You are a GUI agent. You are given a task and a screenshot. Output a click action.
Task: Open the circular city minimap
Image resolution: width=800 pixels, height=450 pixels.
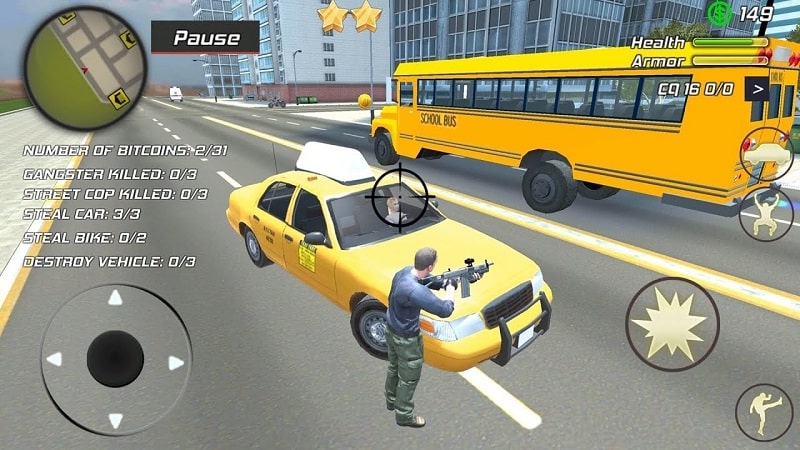[85, 67]
